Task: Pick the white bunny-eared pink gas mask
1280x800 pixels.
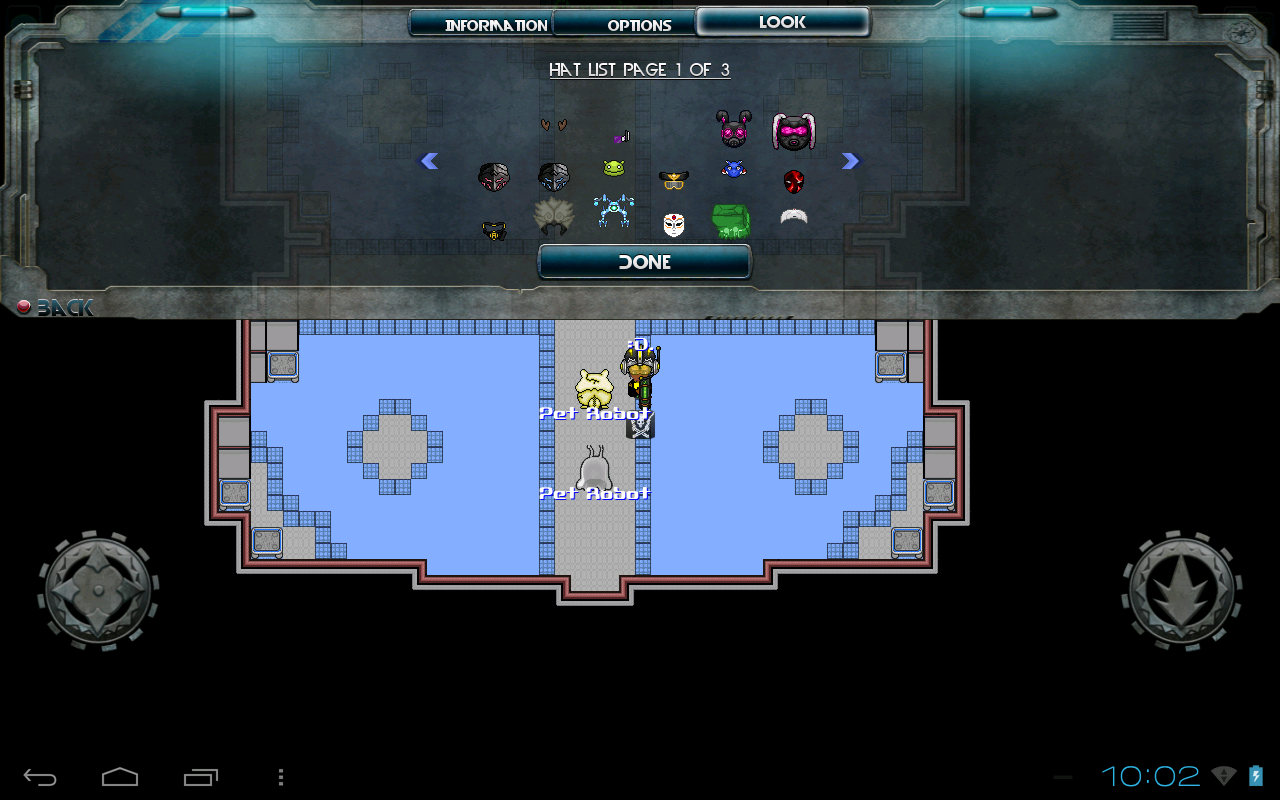Action: click(x=794, y=132)
